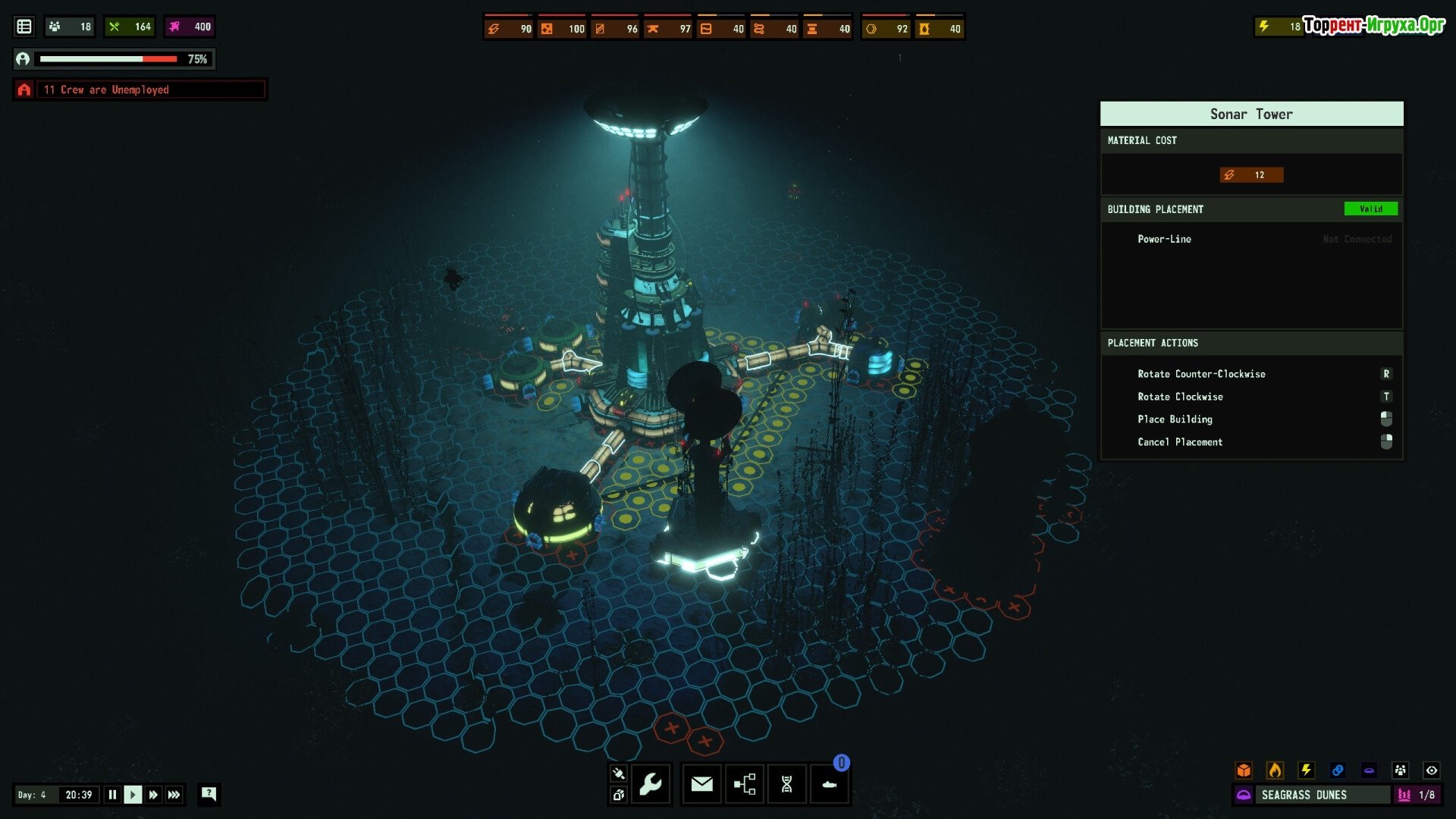Pause the game time

112,795
